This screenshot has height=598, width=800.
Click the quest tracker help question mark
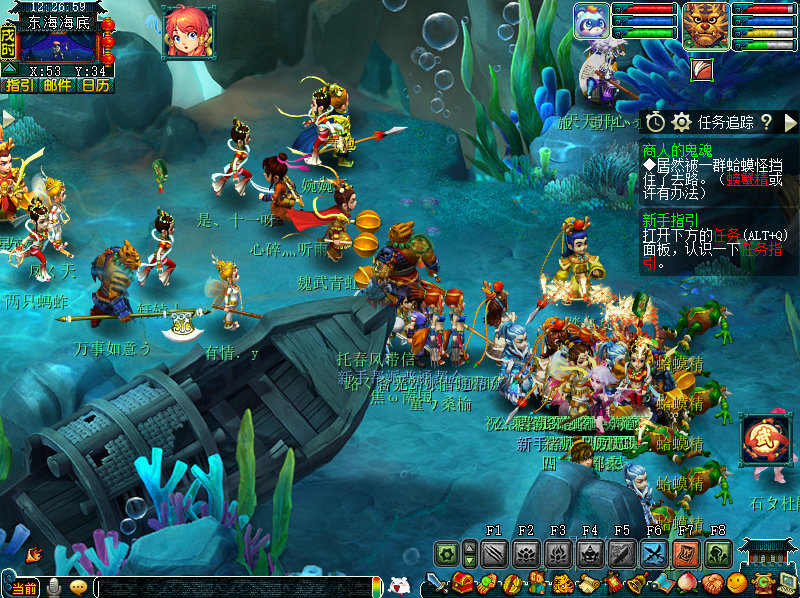pos(766,122)
